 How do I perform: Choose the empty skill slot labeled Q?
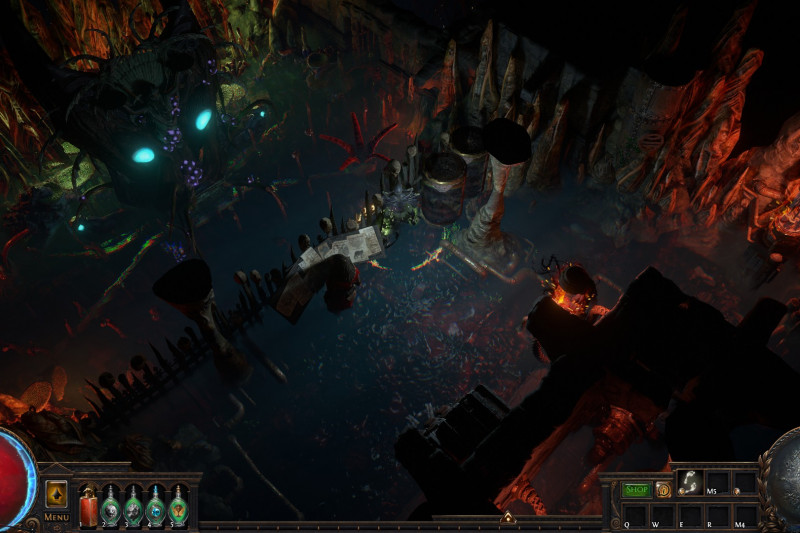click(x=634, y=514)
